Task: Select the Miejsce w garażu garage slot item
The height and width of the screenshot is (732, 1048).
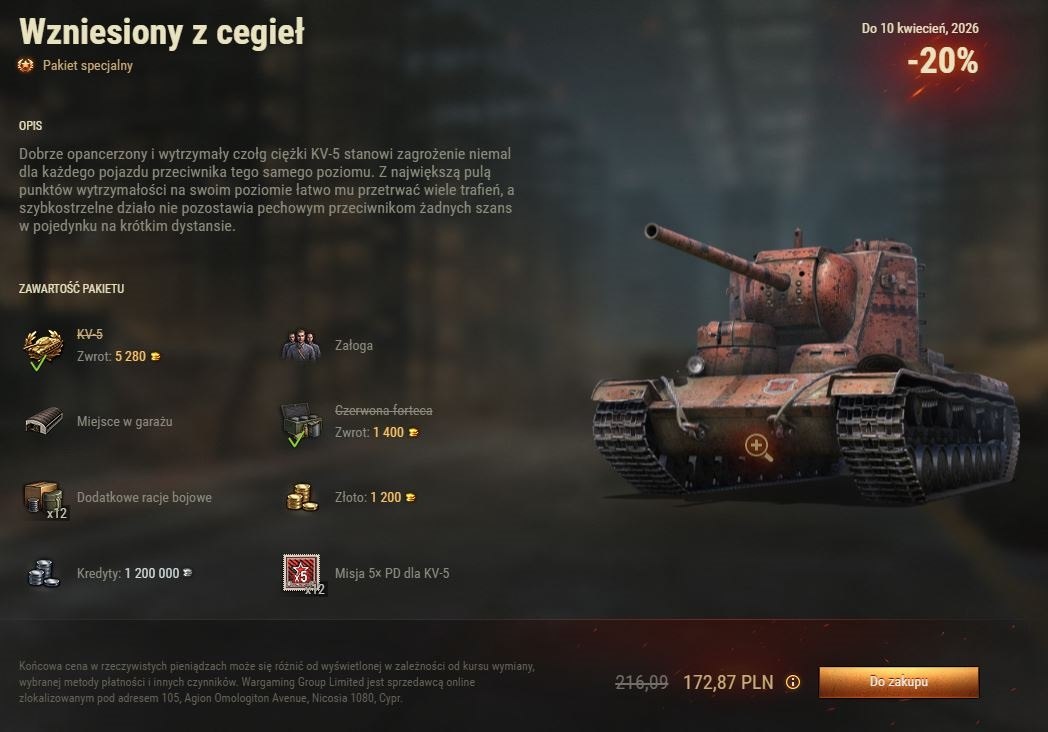Action: (x=43, y=421)
